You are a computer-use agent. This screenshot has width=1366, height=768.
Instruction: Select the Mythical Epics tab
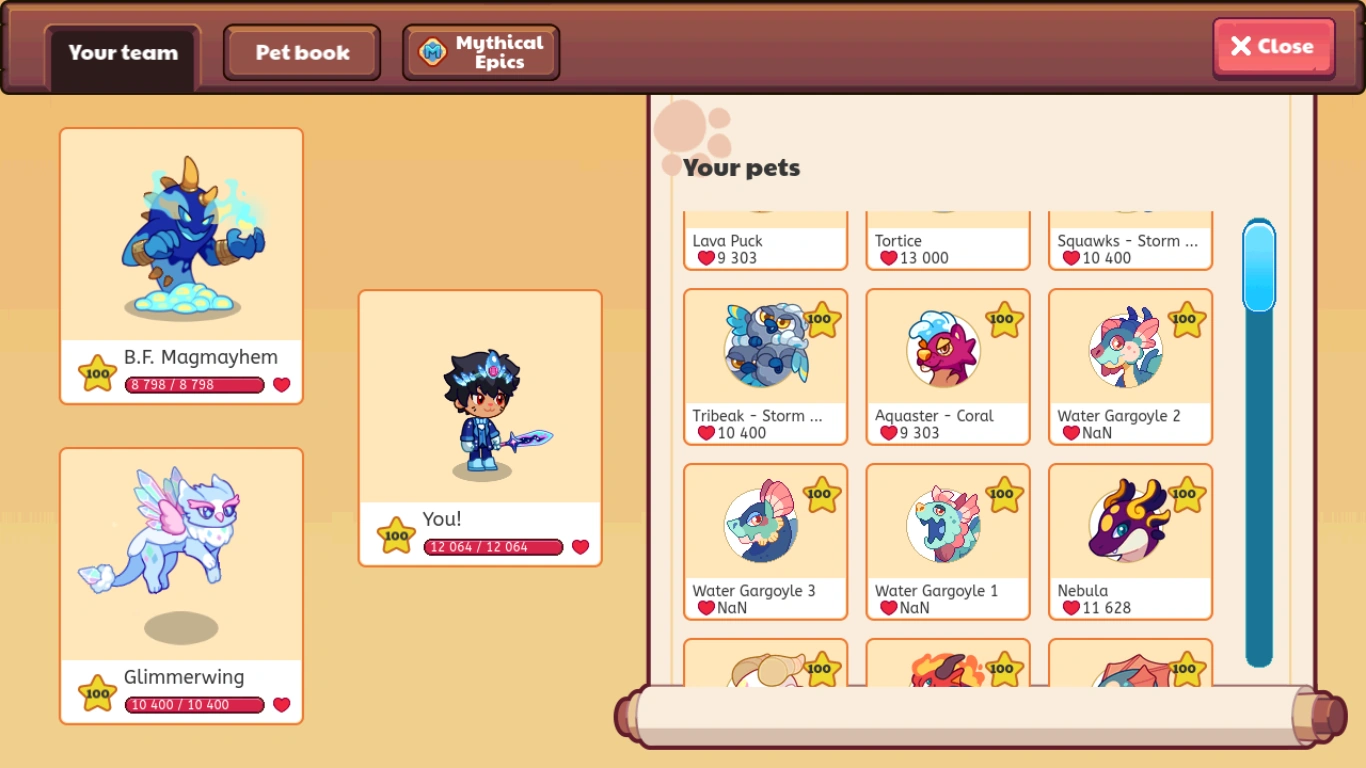coord(480,52)
